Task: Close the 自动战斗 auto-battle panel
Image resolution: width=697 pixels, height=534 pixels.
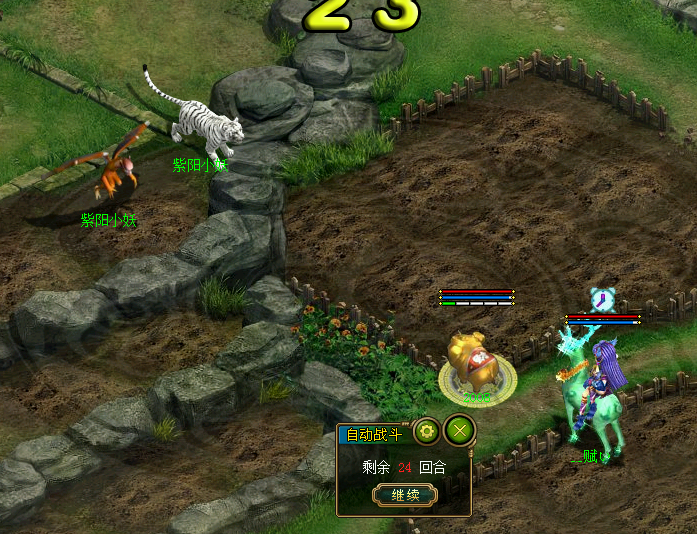Action: click(x=460, y=431)
